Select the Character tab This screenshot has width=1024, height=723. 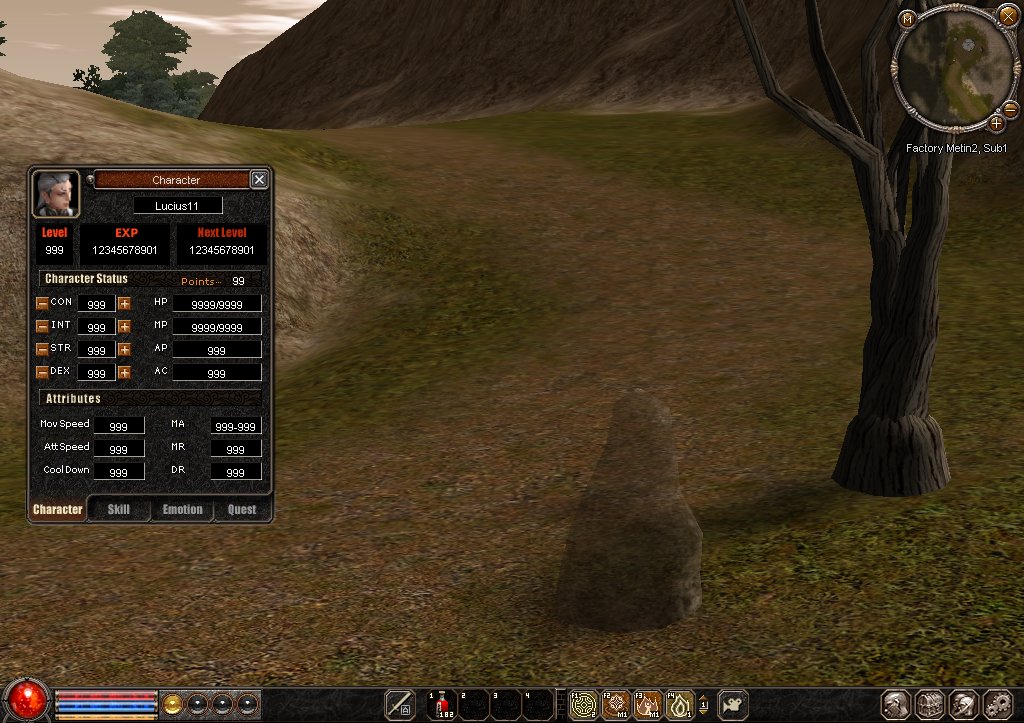click(57, 509)
